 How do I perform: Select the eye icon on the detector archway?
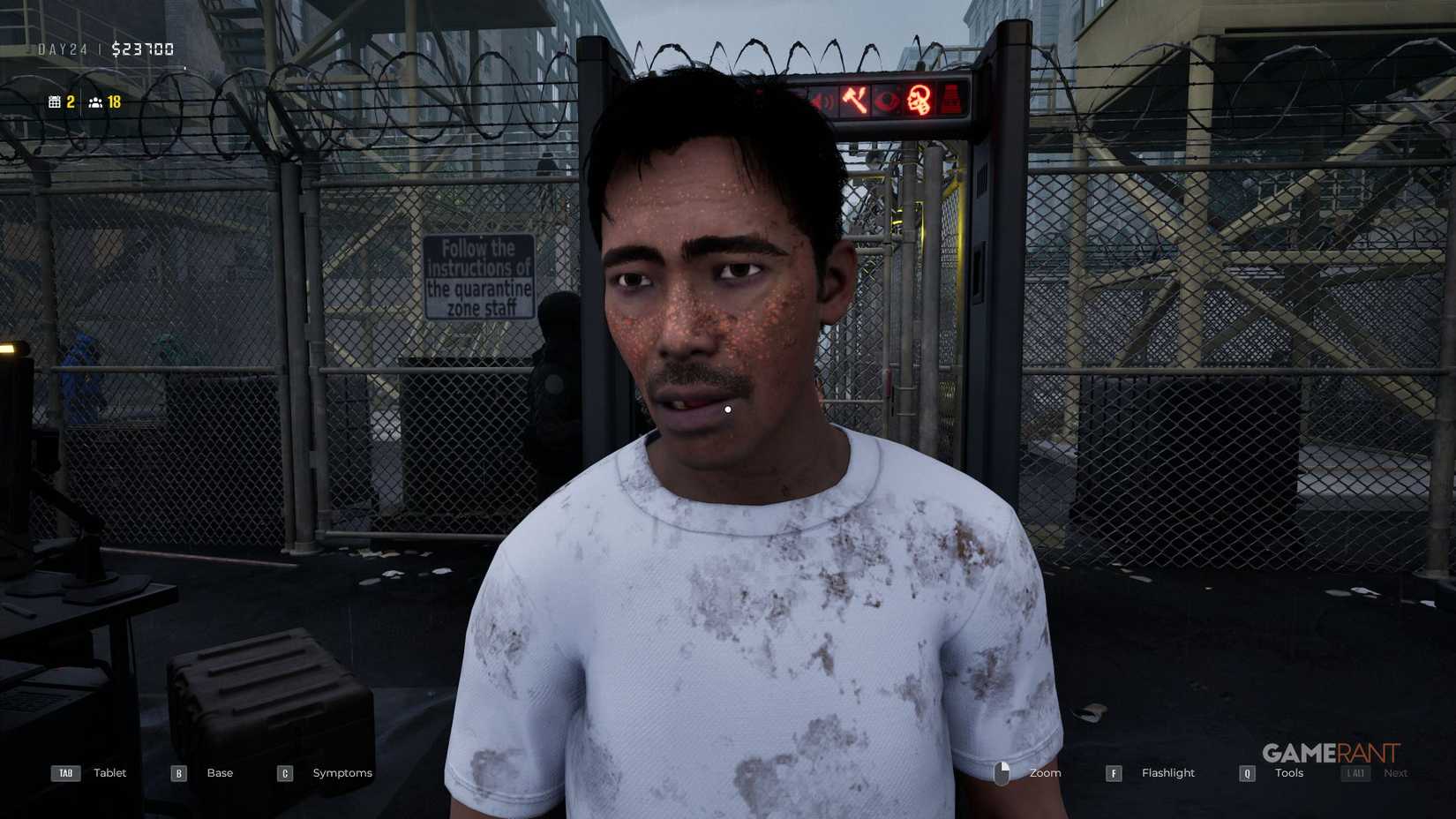point(887,100)
